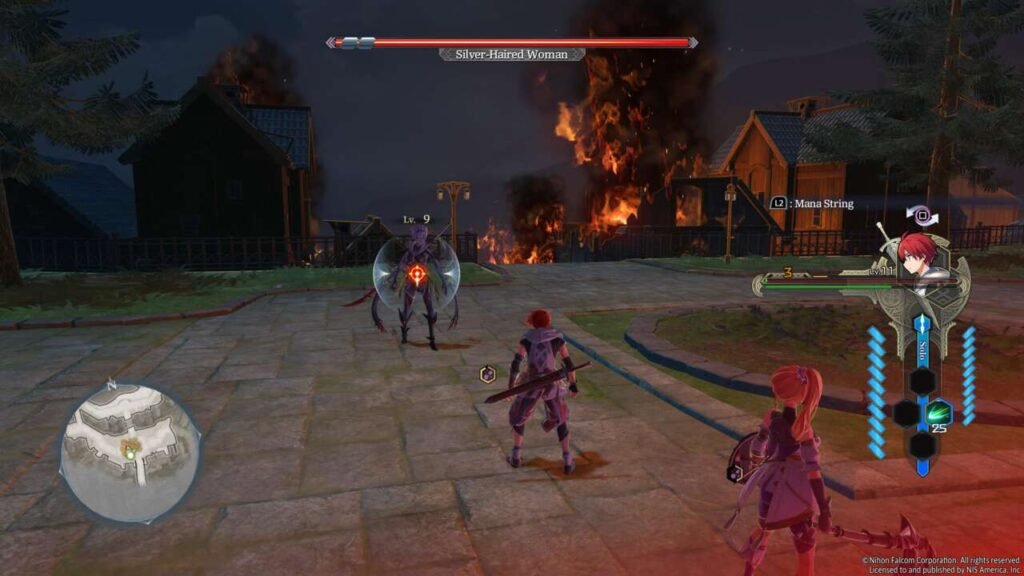Select Adol's character portrait

click(x=918, y=255)
